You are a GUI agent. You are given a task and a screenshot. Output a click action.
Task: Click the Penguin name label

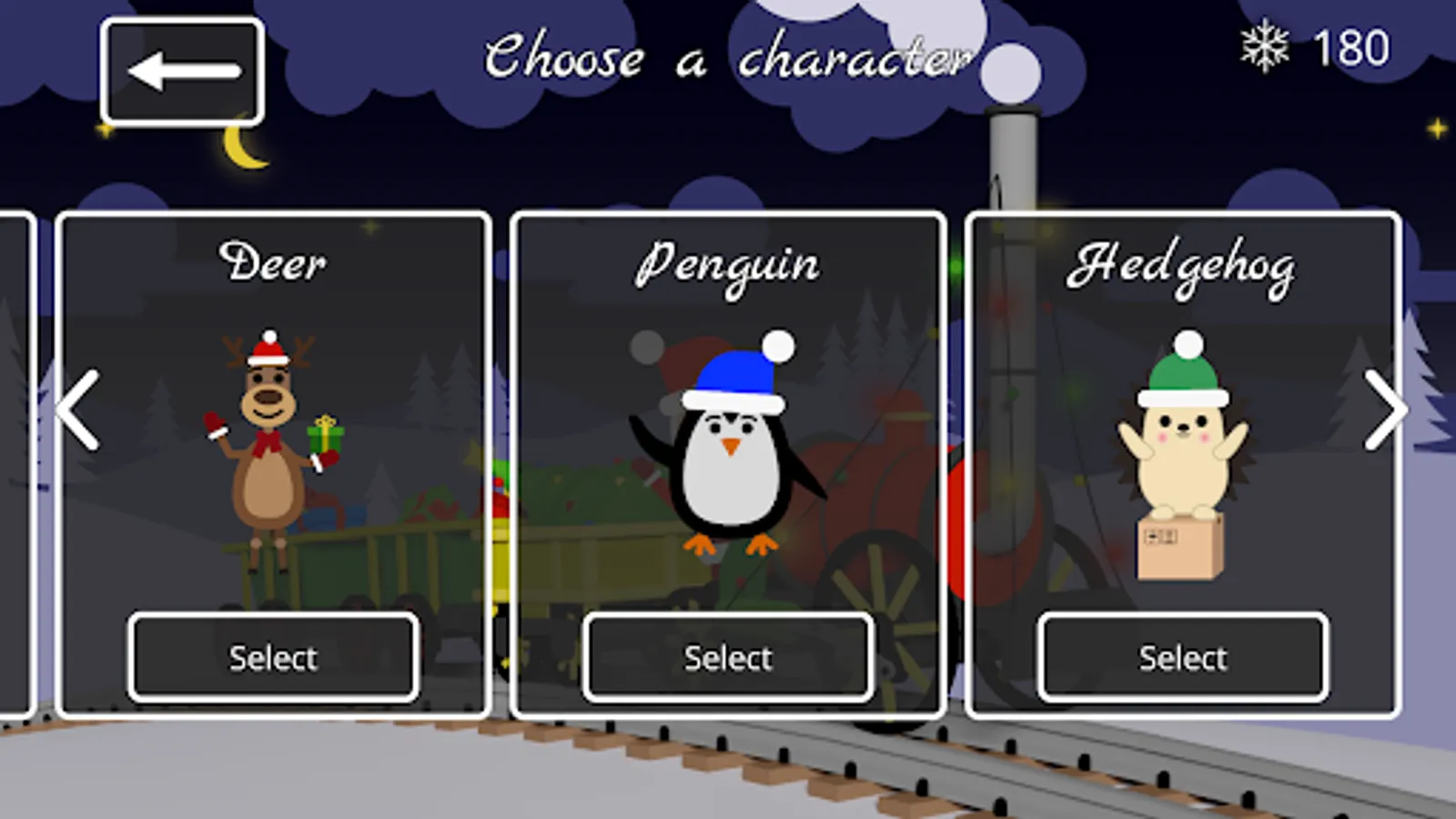(728, 264)
